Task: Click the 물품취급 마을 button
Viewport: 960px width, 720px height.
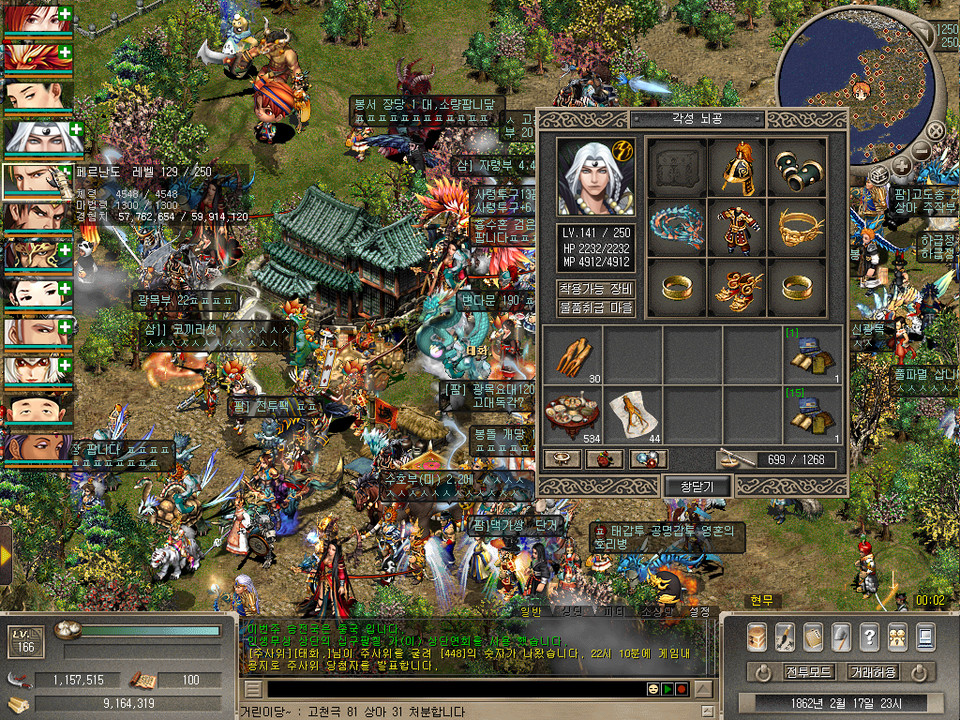Action: [596, 307]
